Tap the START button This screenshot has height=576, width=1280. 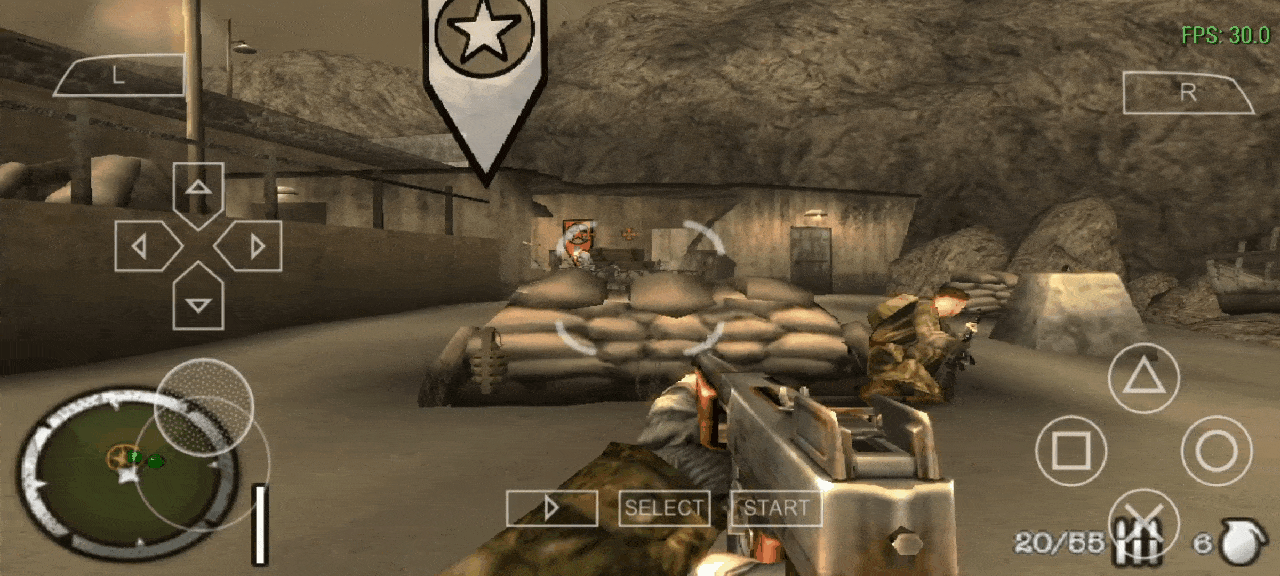(x=776, y=509)
